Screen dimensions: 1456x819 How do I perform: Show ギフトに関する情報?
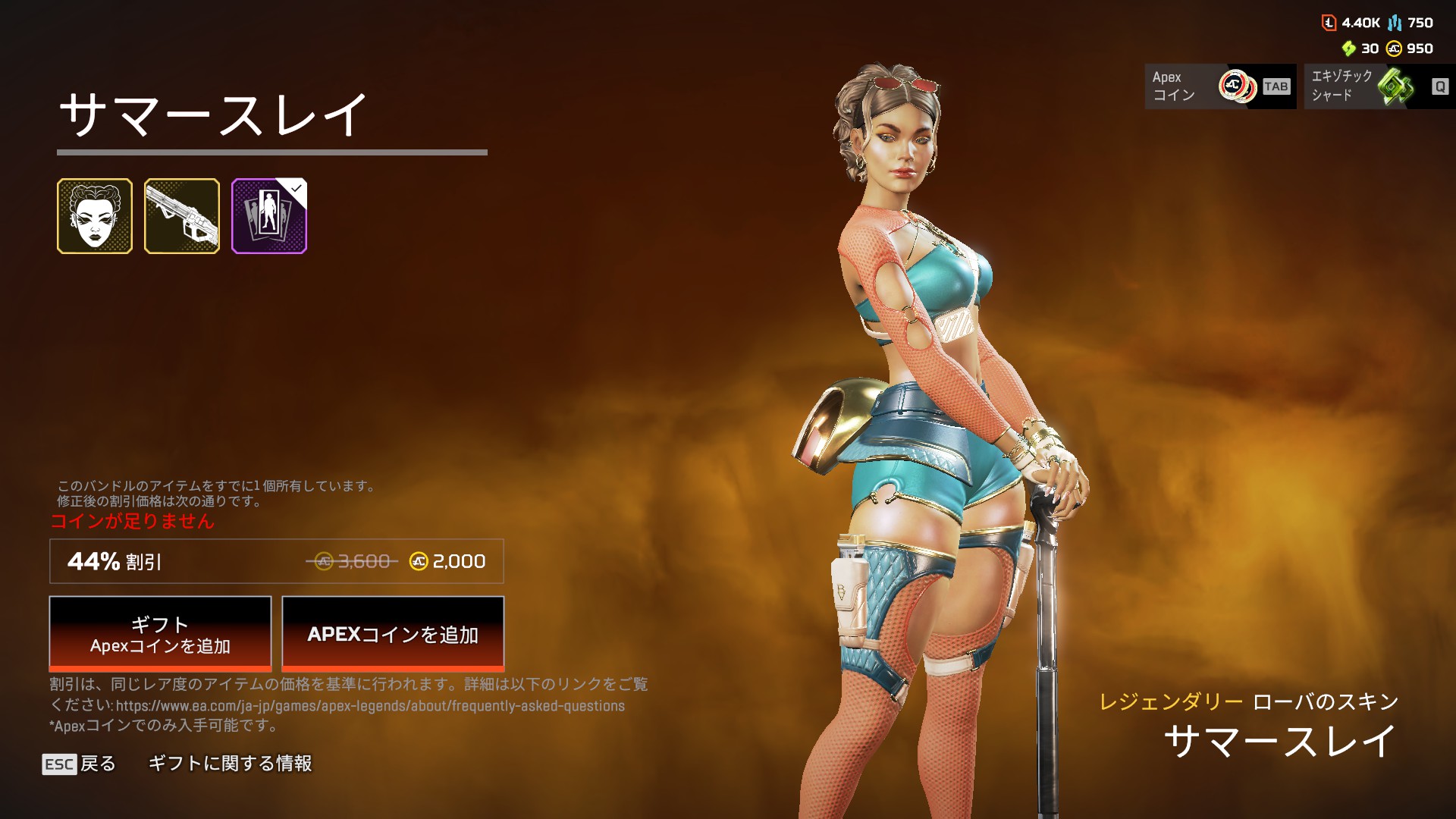230,764
